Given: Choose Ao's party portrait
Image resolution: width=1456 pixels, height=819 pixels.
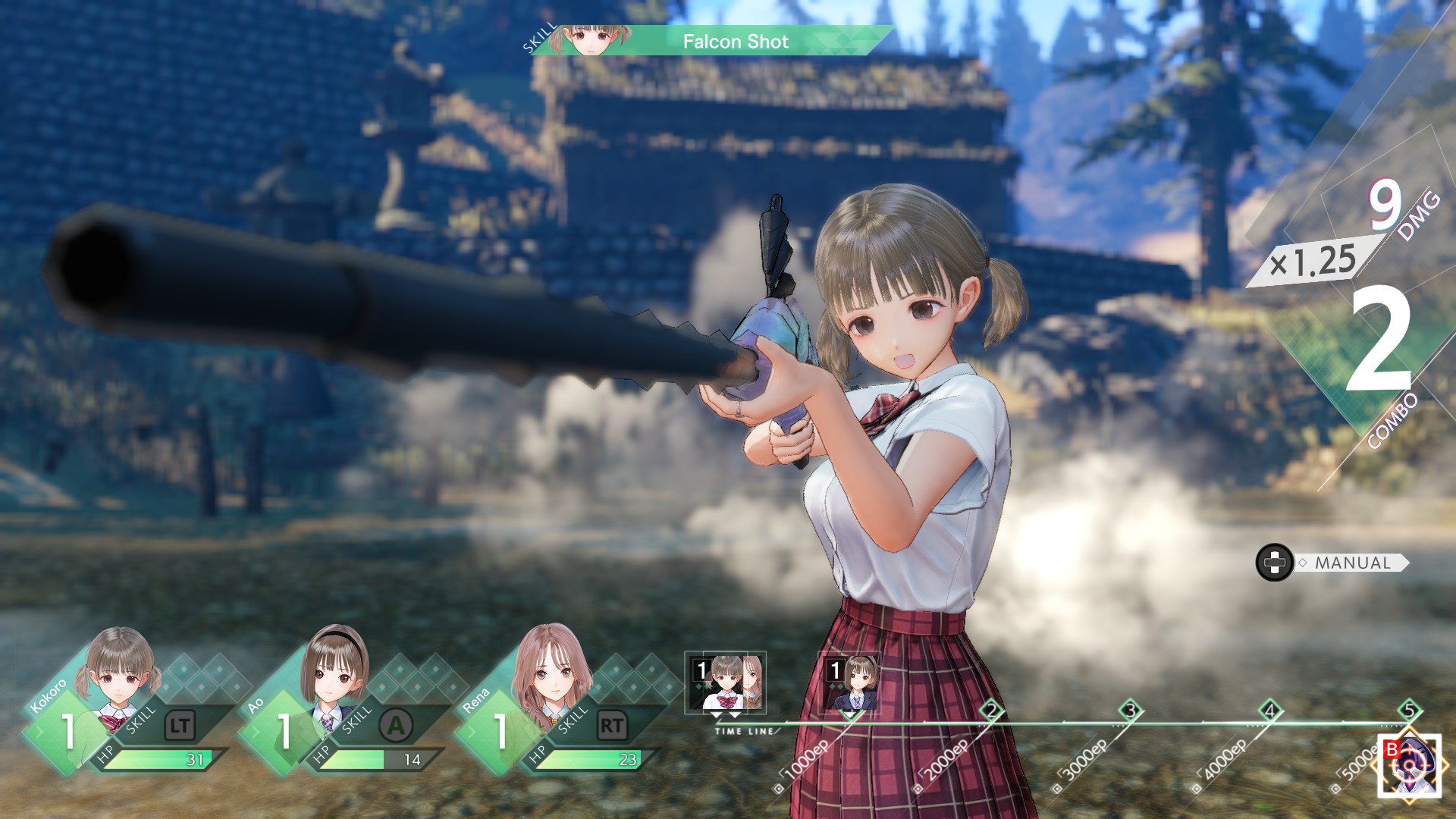Looking at the screenshot, I should point(334,669).
